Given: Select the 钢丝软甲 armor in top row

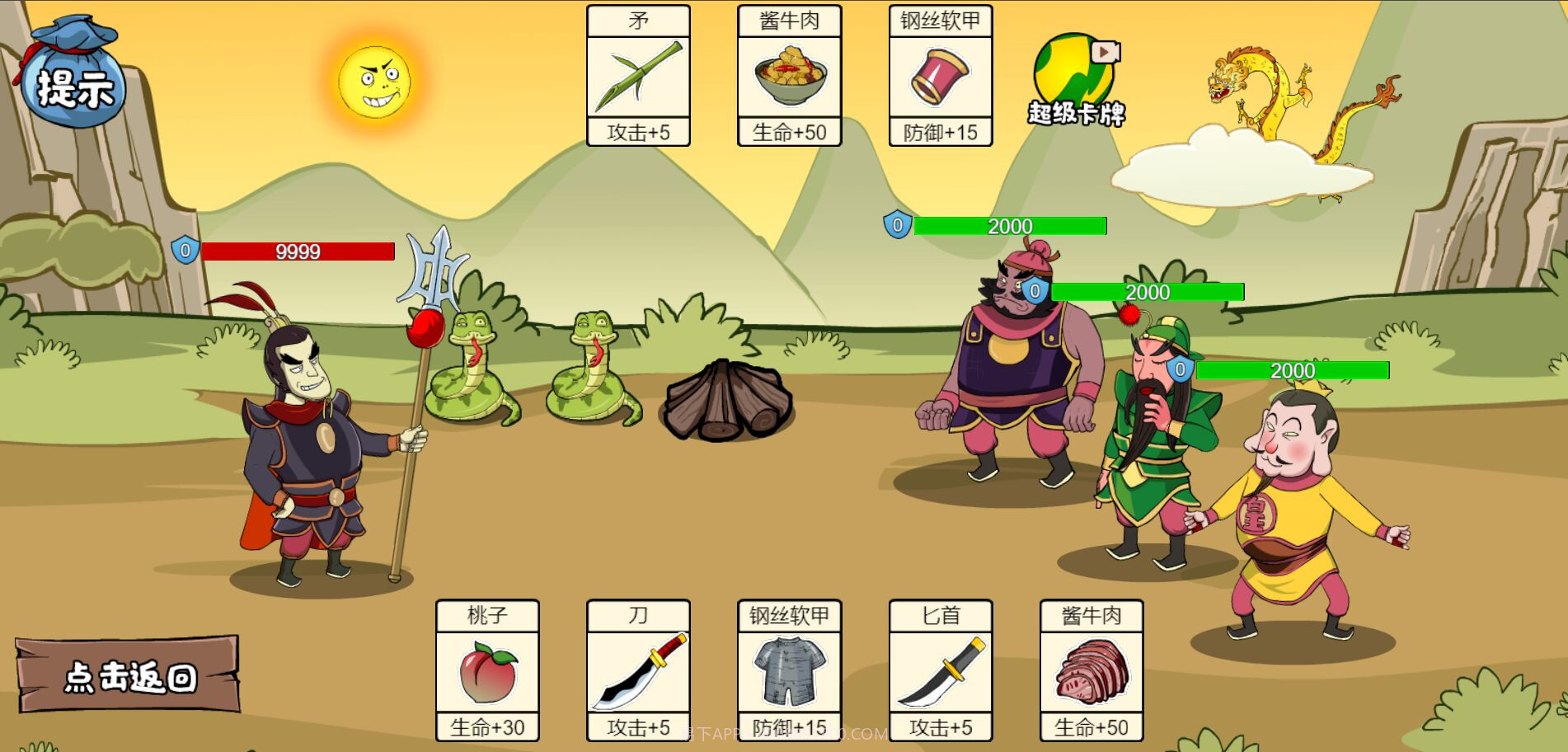Looking at the screenshot, I should (940, 76).
